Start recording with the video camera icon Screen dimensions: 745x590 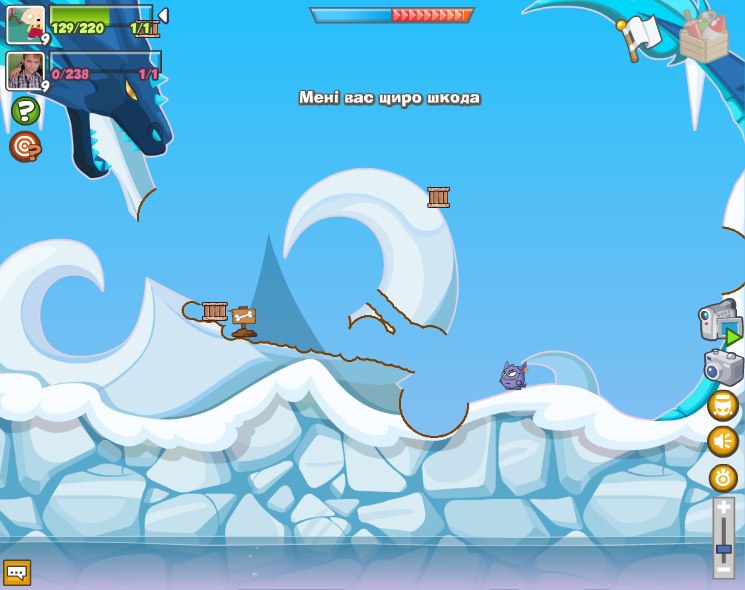click(719, 322)
